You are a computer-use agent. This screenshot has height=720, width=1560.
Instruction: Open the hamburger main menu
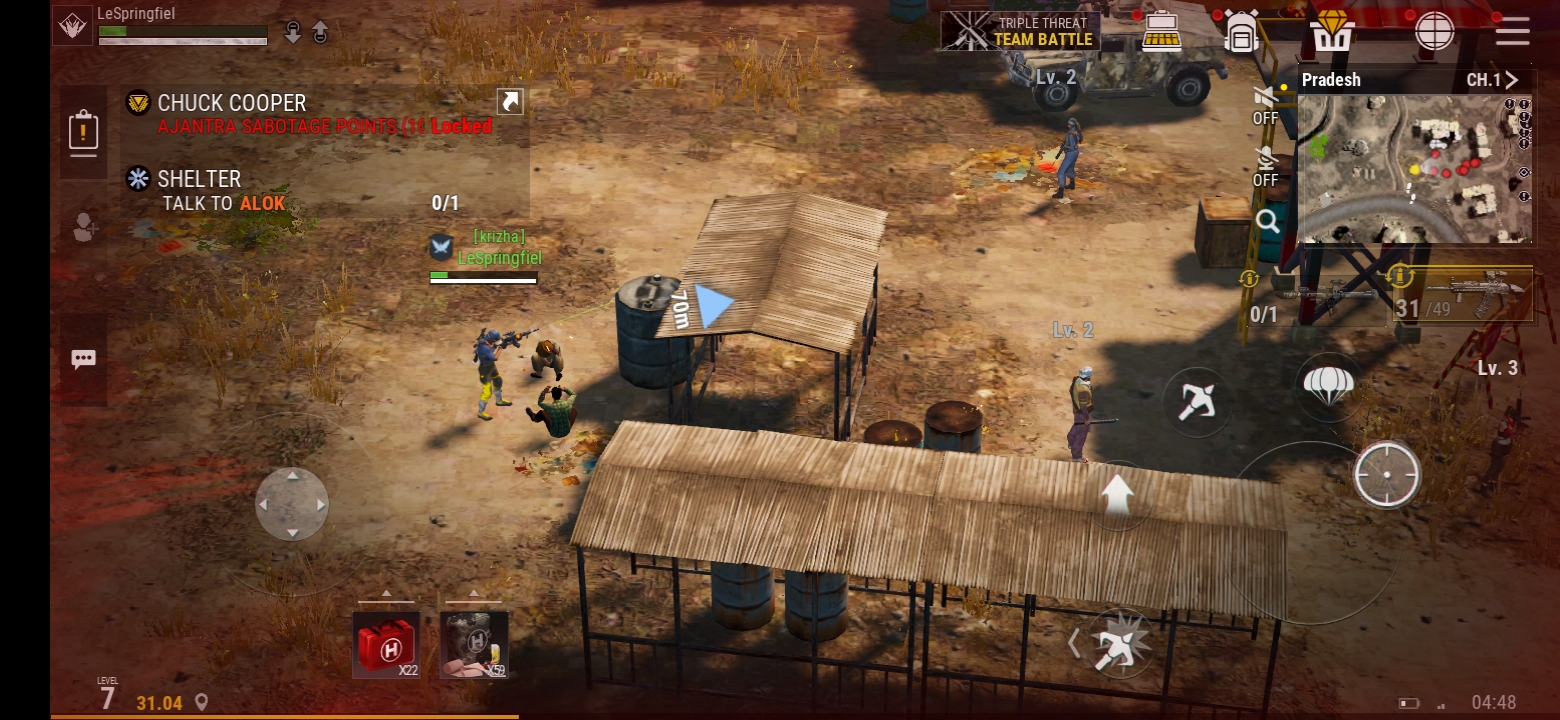click(1512, 31)
